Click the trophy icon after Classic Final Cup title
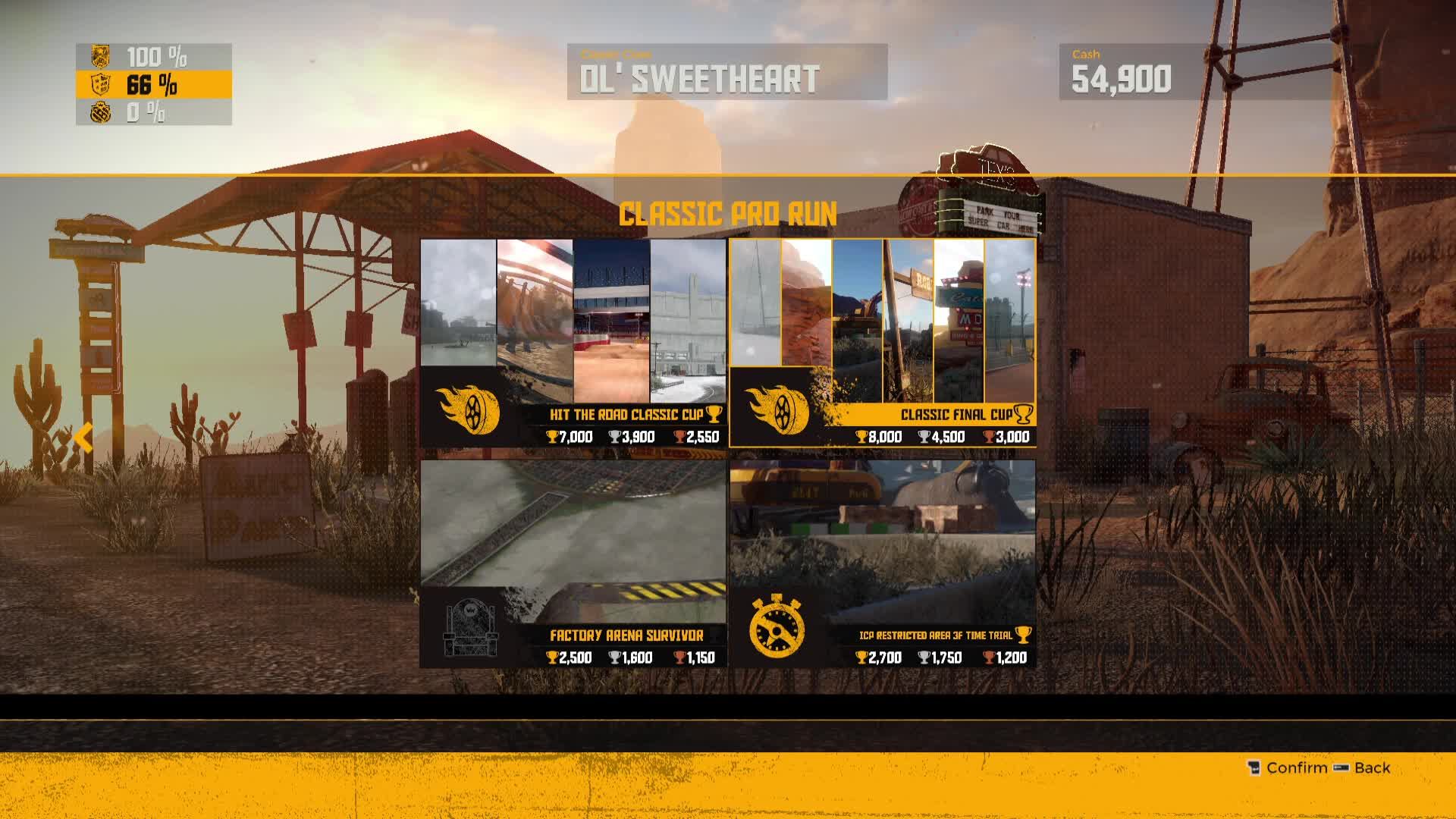1456x819 pixels. click(1025, 415)
